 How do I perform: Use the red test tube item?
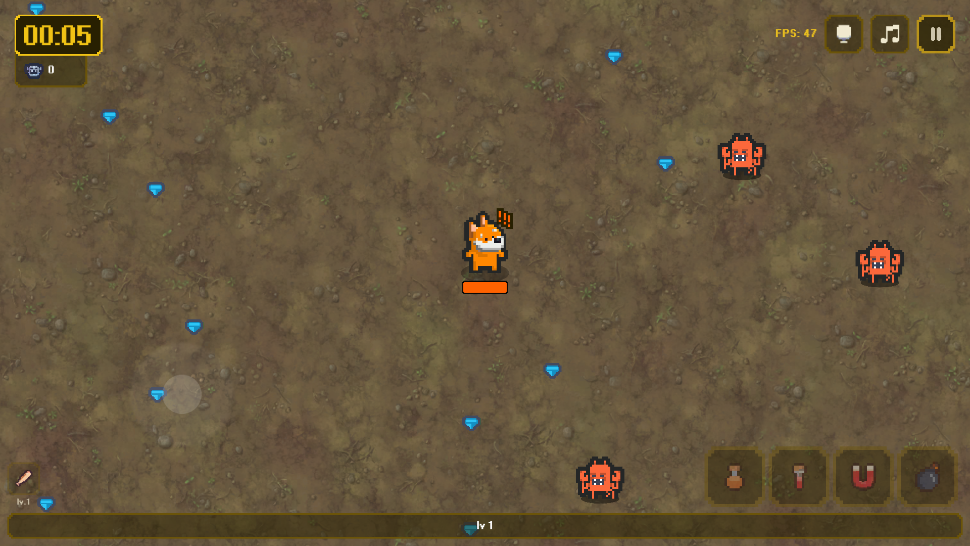pos(799,477)
